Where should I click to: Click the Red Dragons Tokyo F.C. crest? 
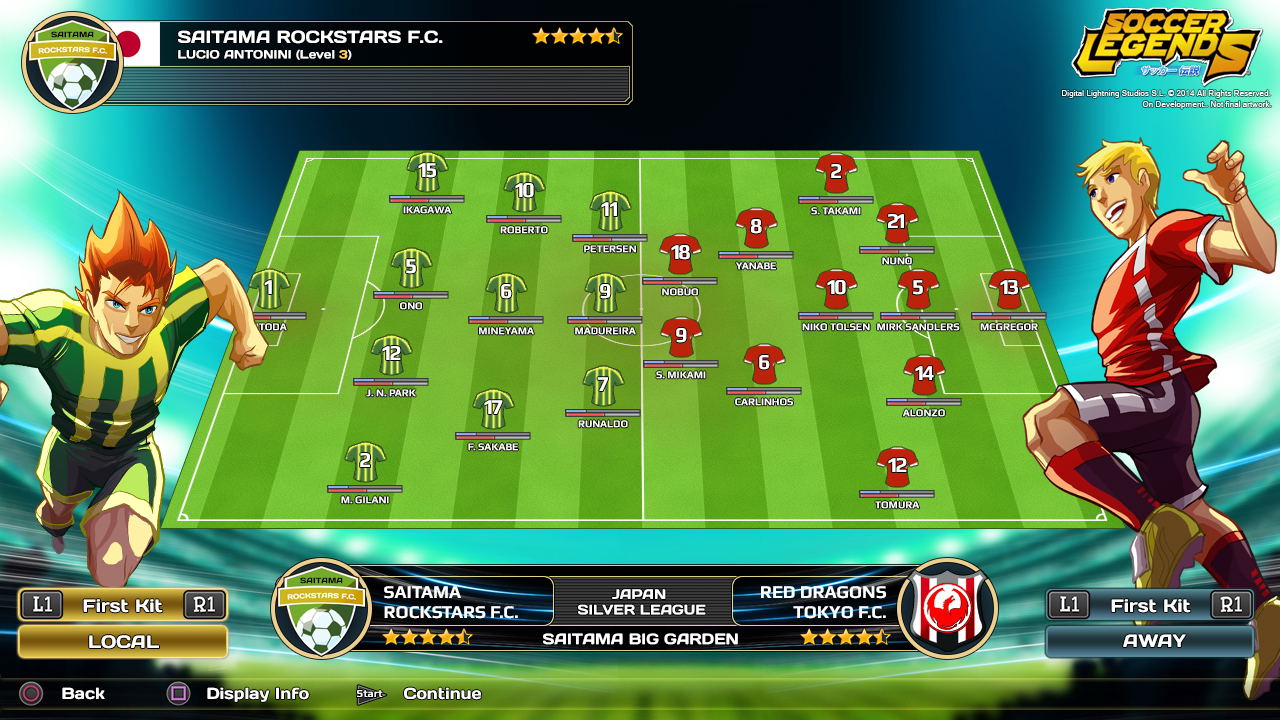pos(947,608)
